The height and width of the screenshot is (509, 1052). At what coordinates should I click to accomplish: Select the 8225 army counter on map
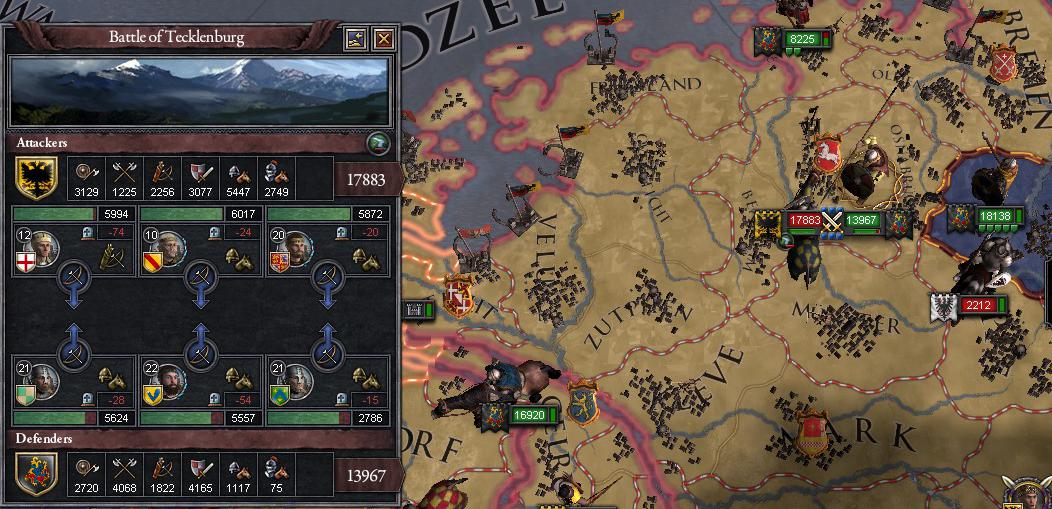pyautogui.click(x=802, y=40)
